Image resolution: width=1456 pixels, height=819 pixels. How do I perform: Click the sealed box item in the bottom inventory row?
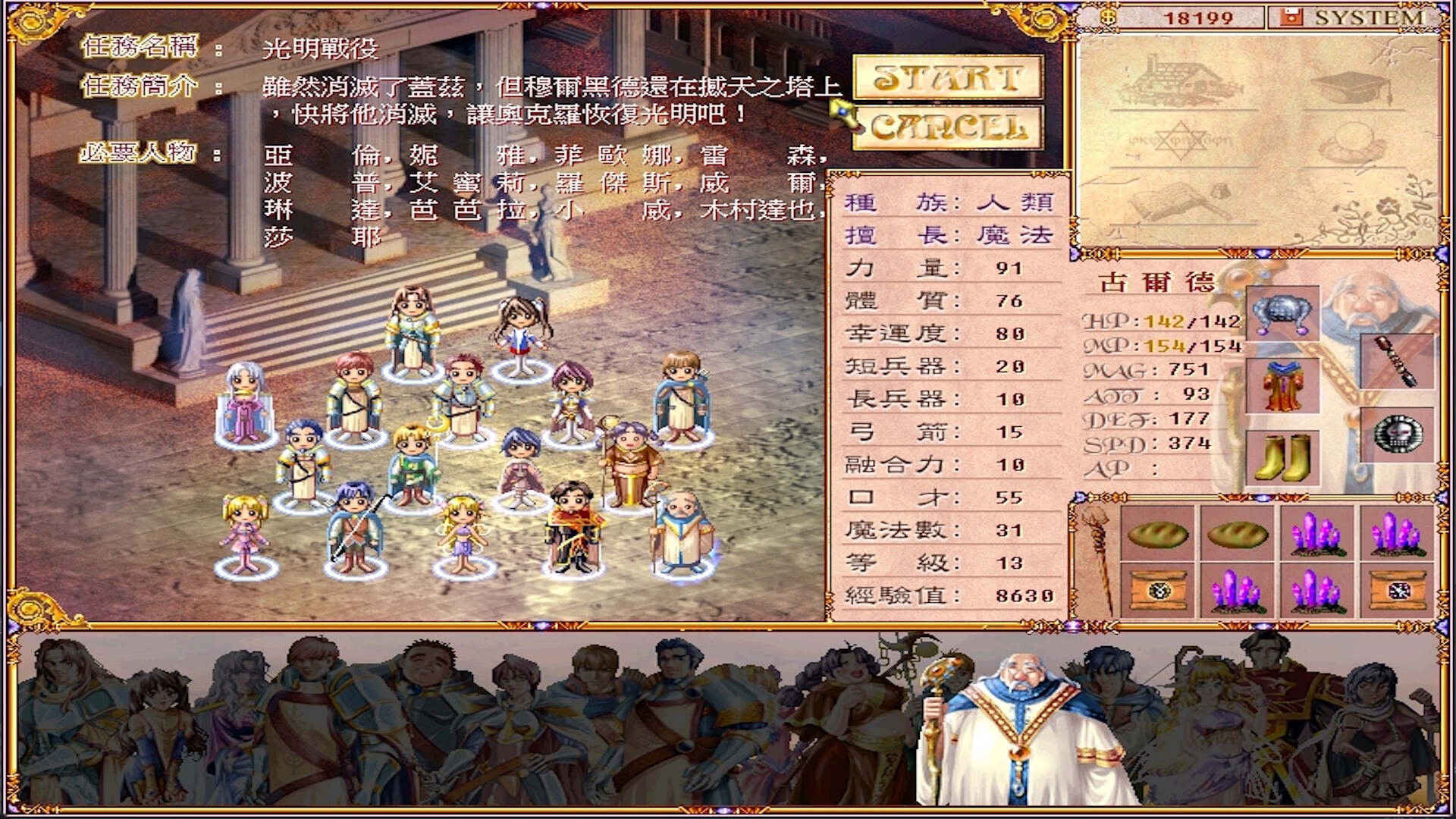pos(1158,591)
